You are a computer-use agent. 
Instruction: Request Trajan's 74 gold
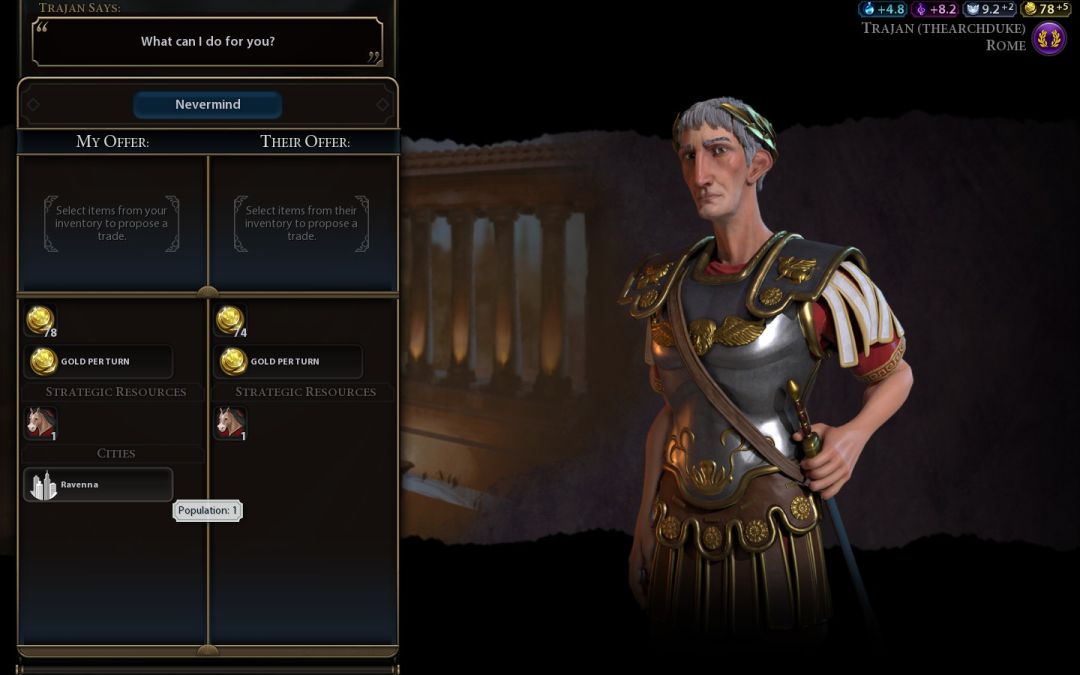(x=231, y=321)
